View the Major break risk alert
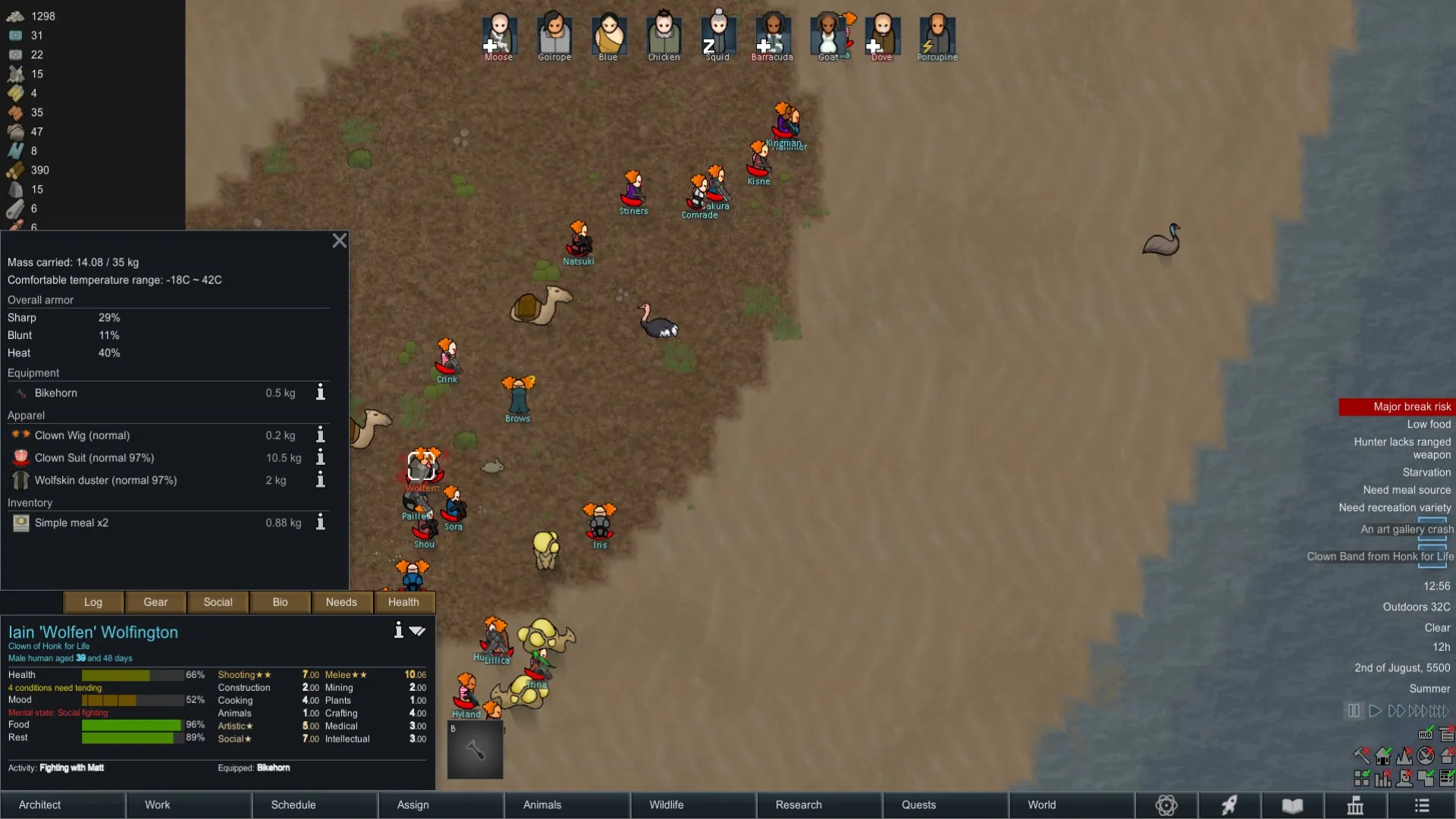1456x819 pixels. coord(1396,407)
